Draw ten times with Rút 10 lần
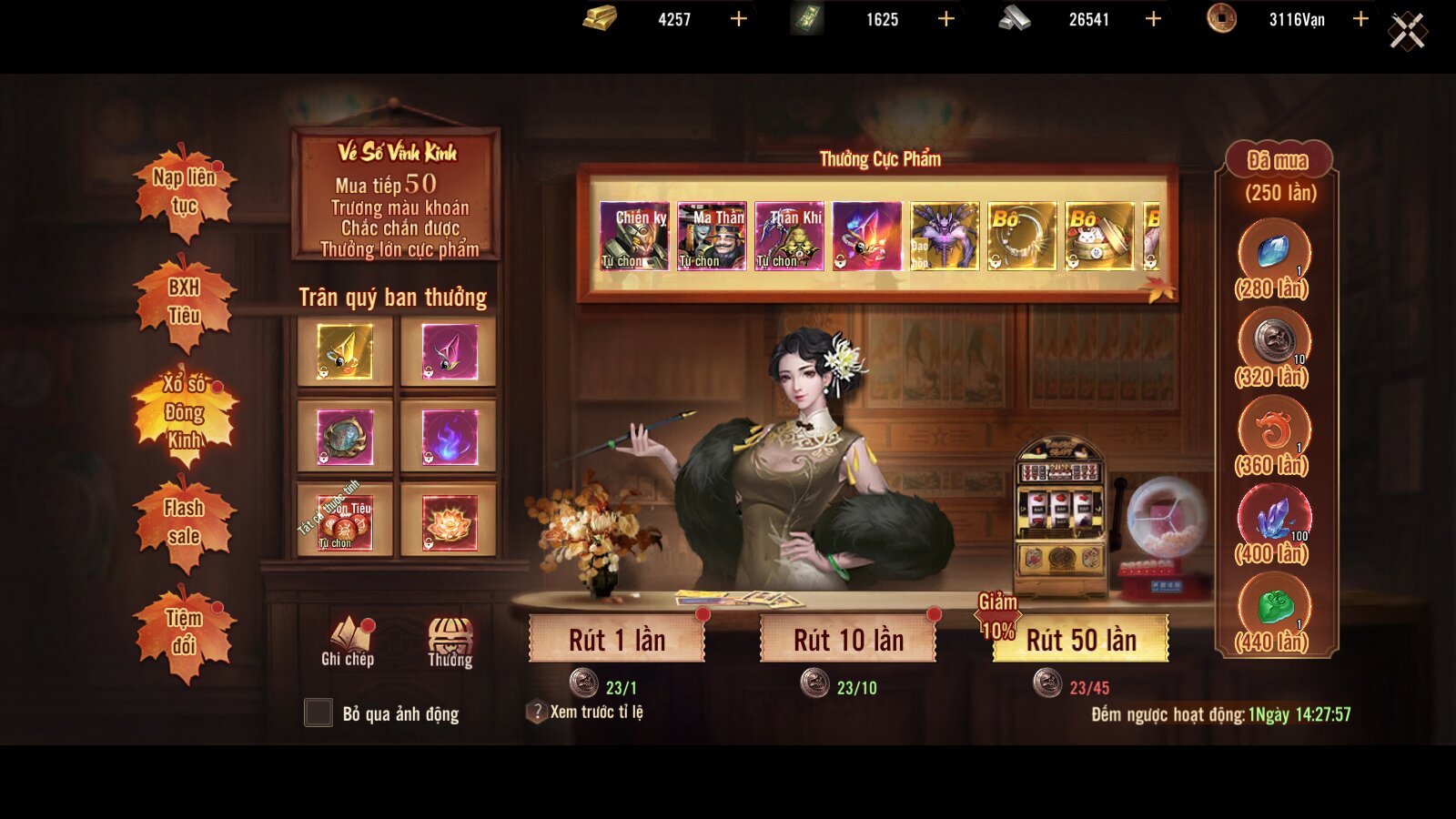Image resolution: width=1456 pixels, height=819 pixels. [x=848, y=640]
